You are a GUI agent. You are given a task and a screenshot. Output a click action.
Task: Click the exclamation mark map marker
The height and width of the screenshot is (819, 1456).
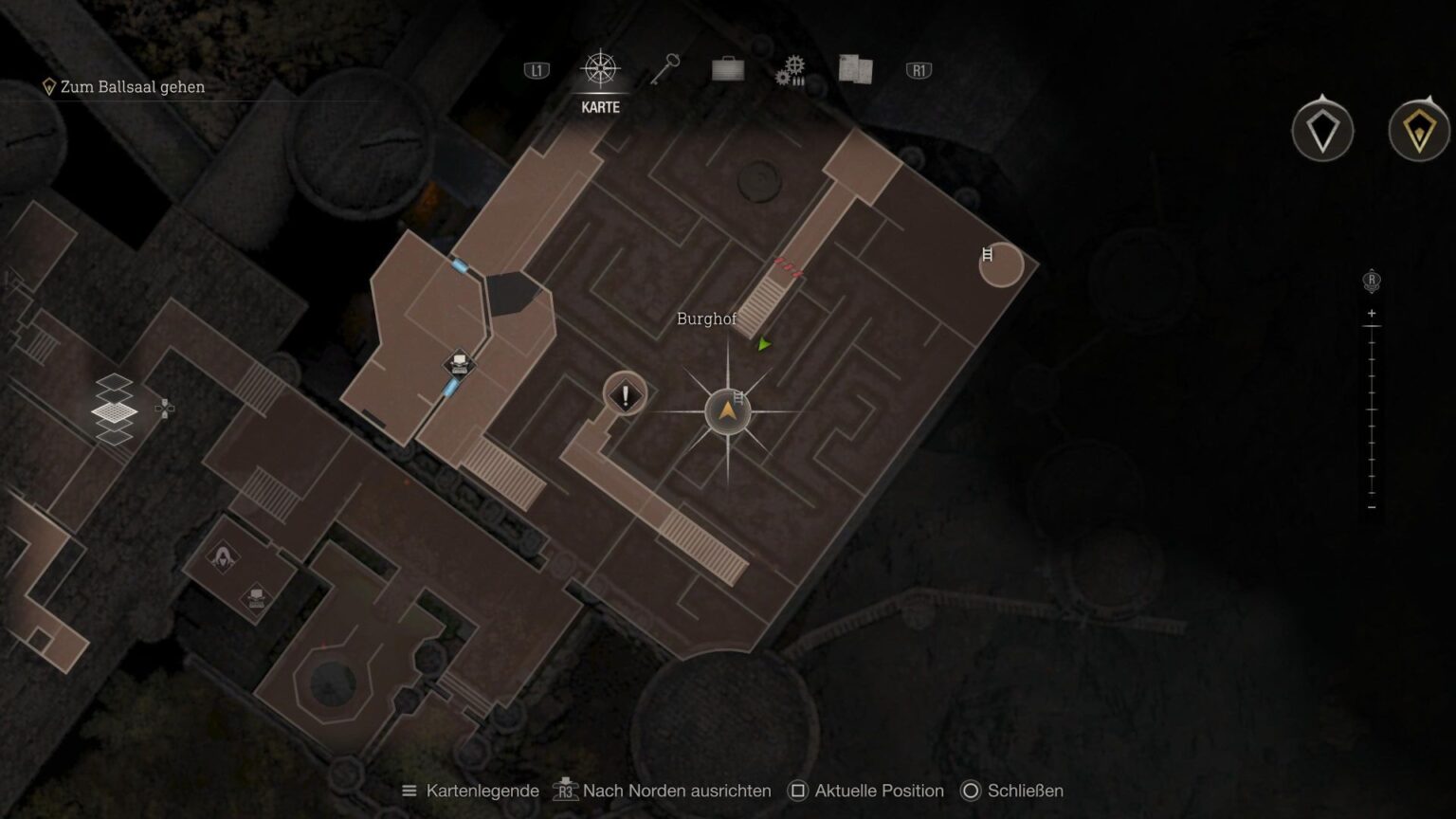click(625, 395)
